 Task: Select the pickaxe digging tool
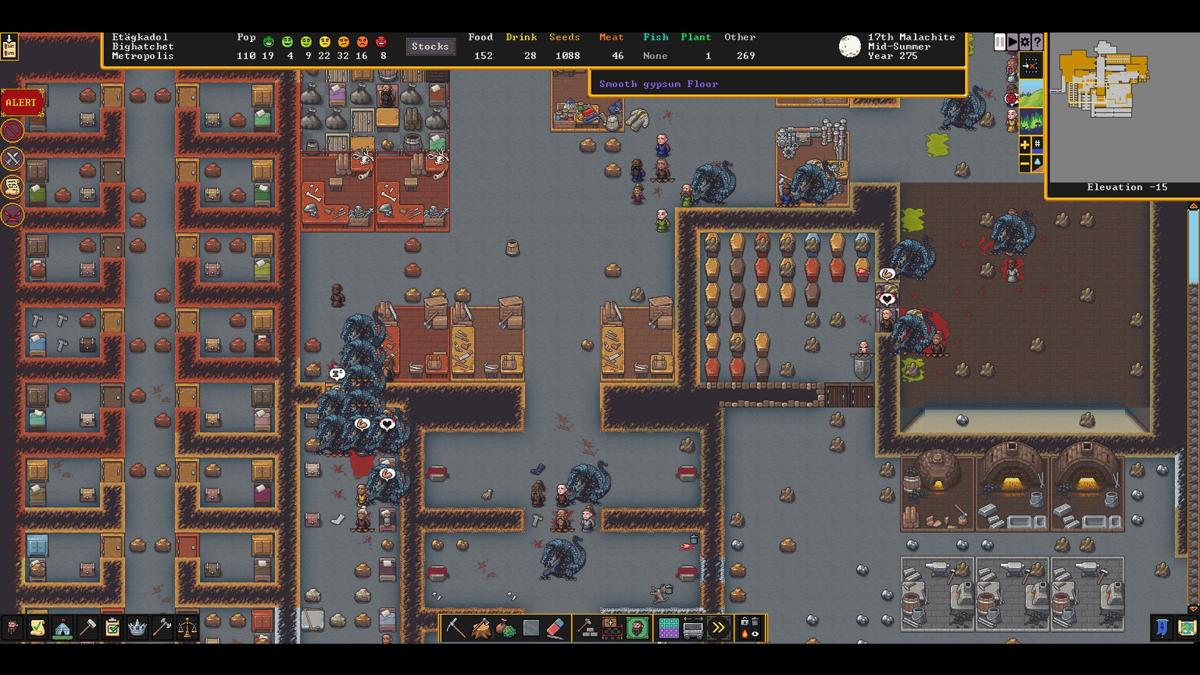[456, 628]
